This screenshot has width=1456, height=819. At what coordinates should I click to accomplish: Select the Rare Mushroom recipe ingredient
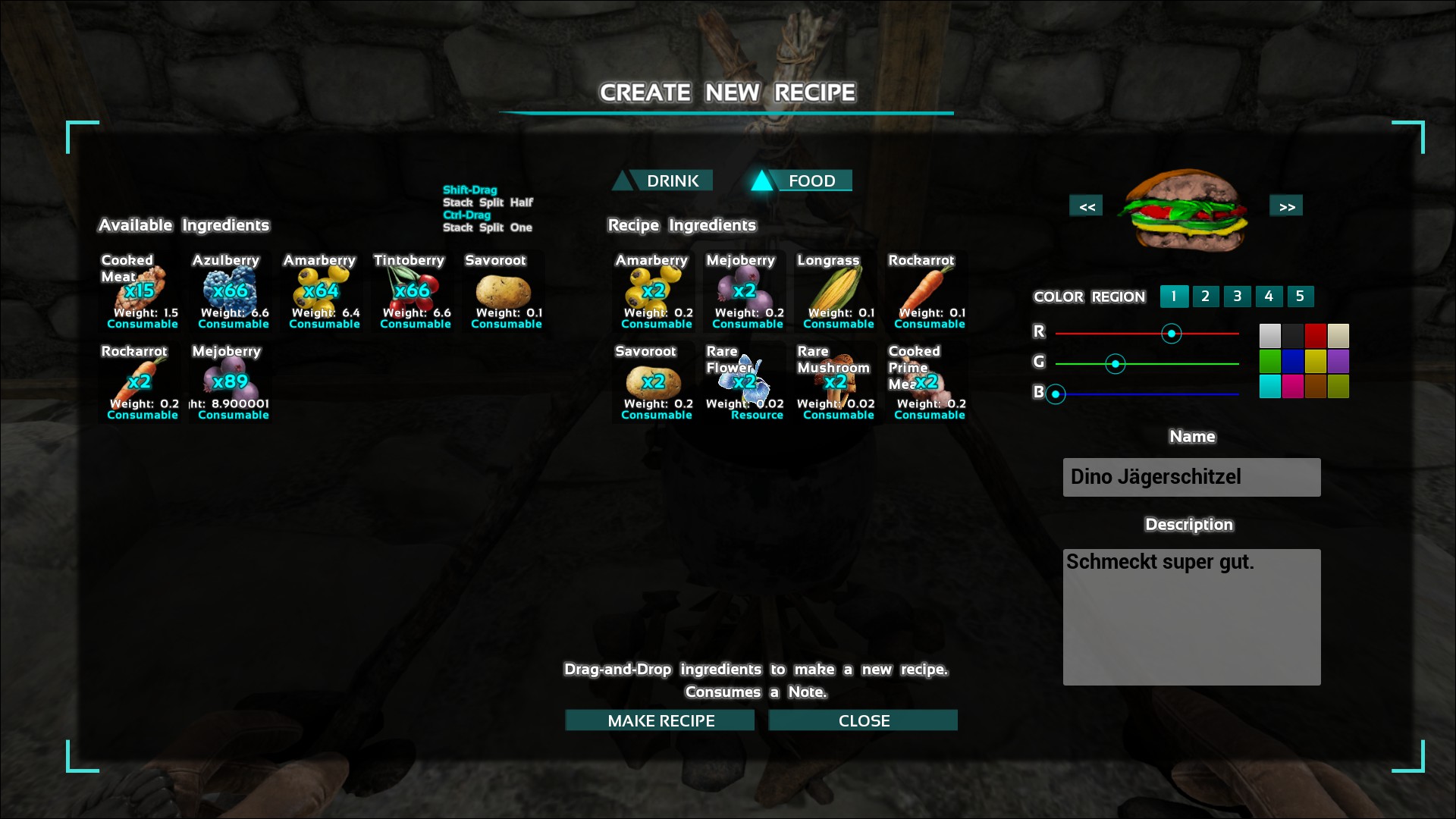click(836, 384)
